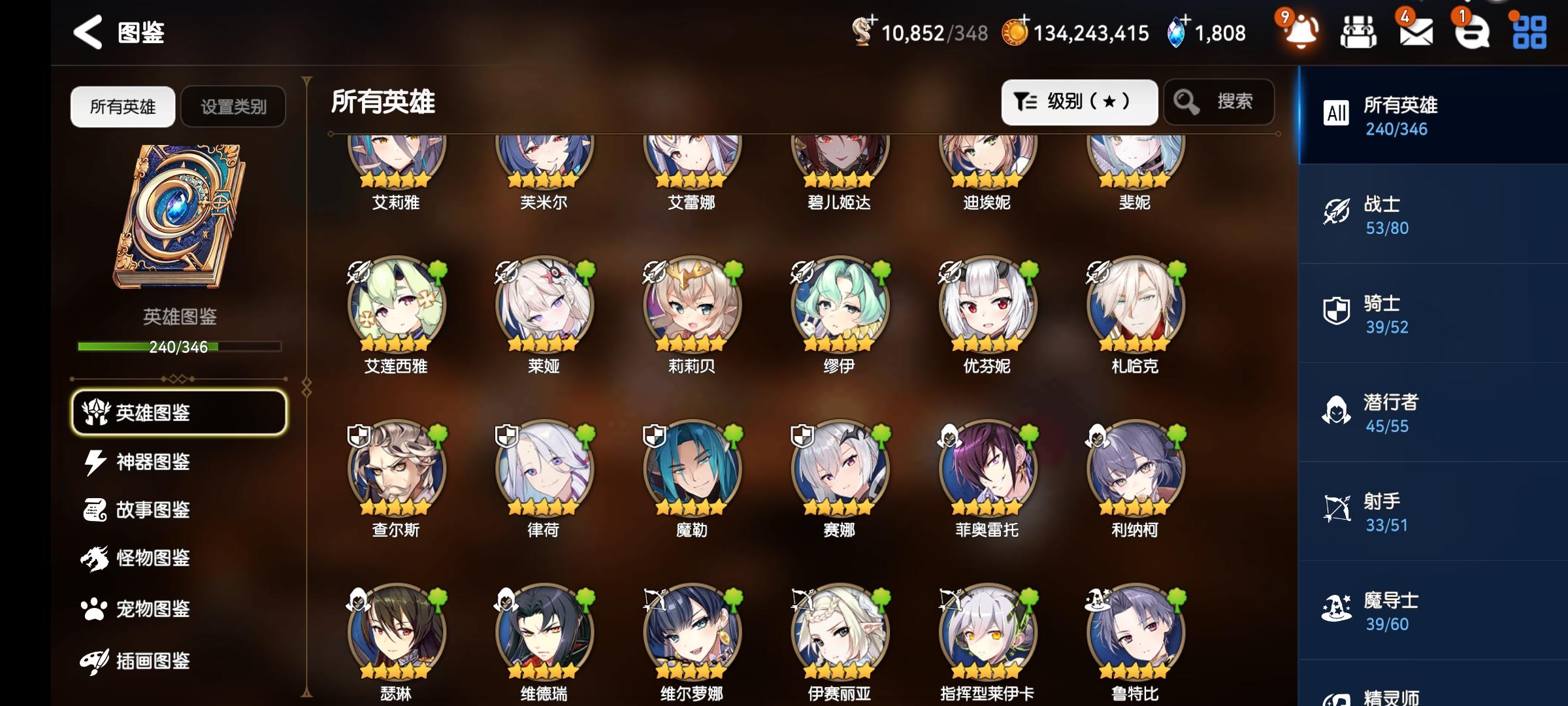
Task: Switch to the 设置类别 tab
Action: tap(233, 106)
